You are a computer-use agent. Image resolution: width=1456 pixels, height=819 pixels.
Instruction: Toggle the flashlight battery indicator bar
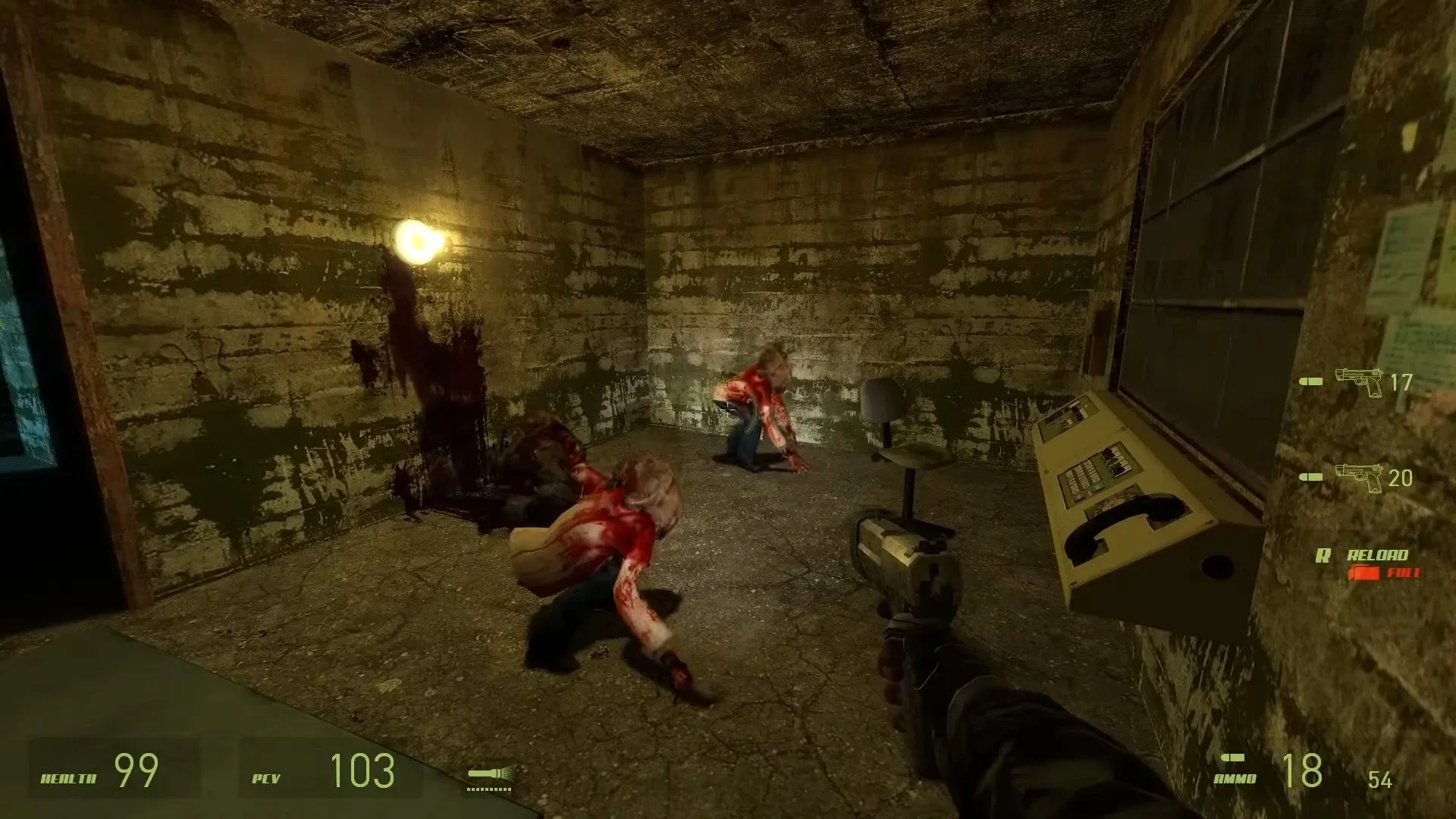[489, 789]
